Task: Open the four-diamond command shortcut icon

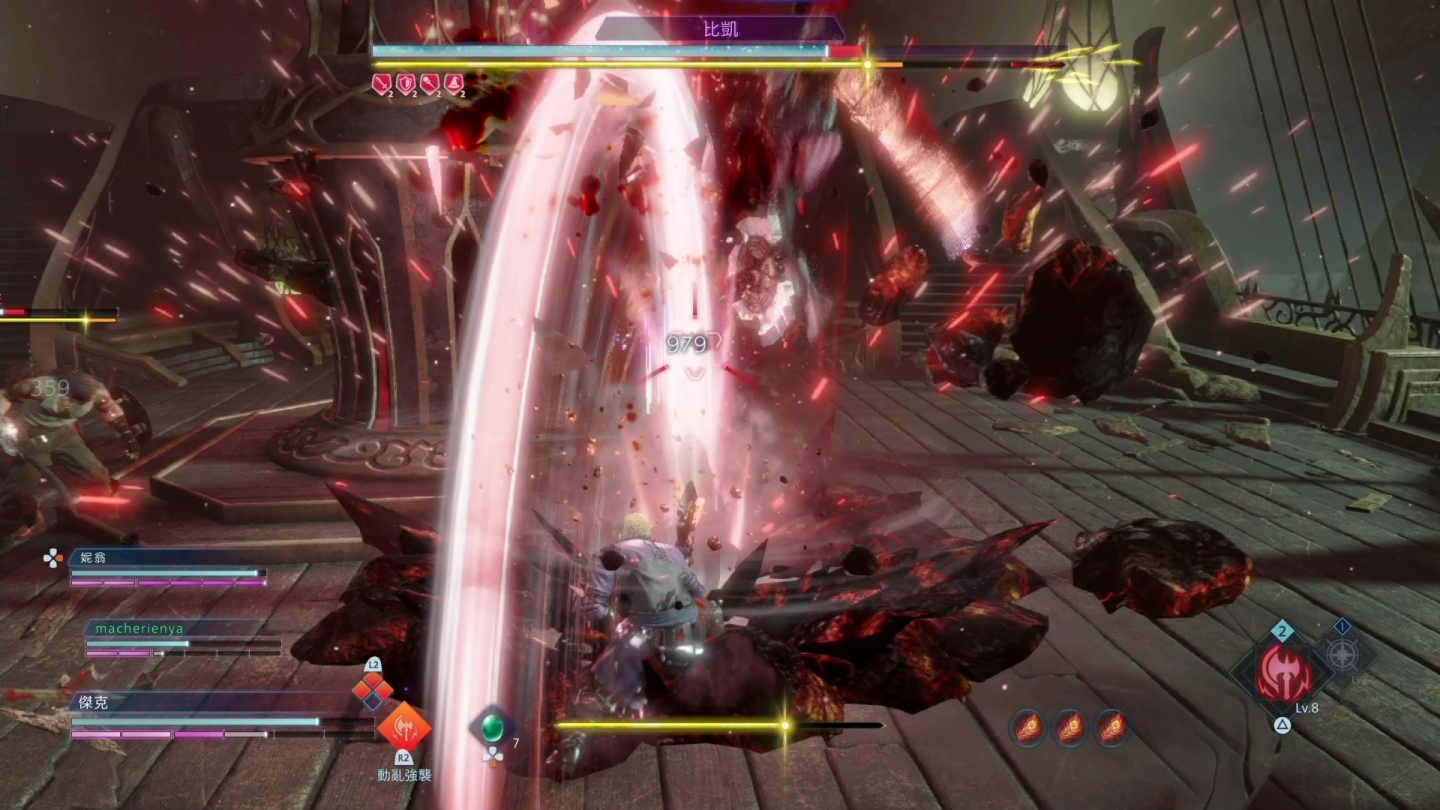Action: [372, 688]
